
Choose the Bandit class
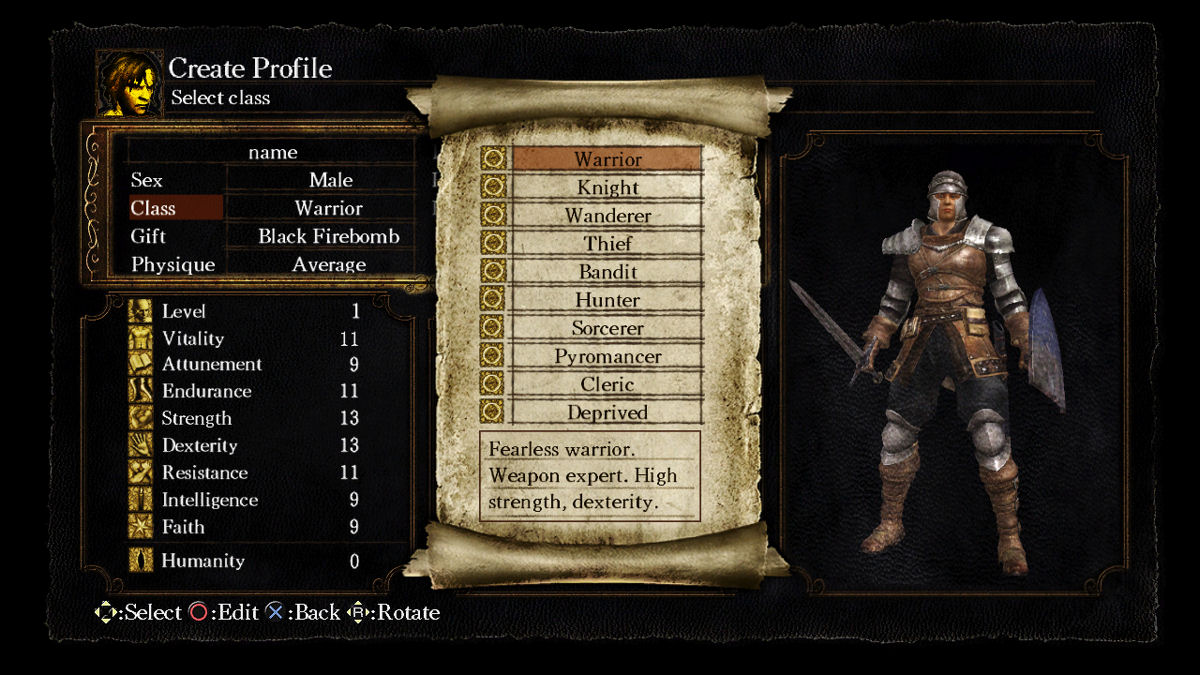[x=607, y=271]
